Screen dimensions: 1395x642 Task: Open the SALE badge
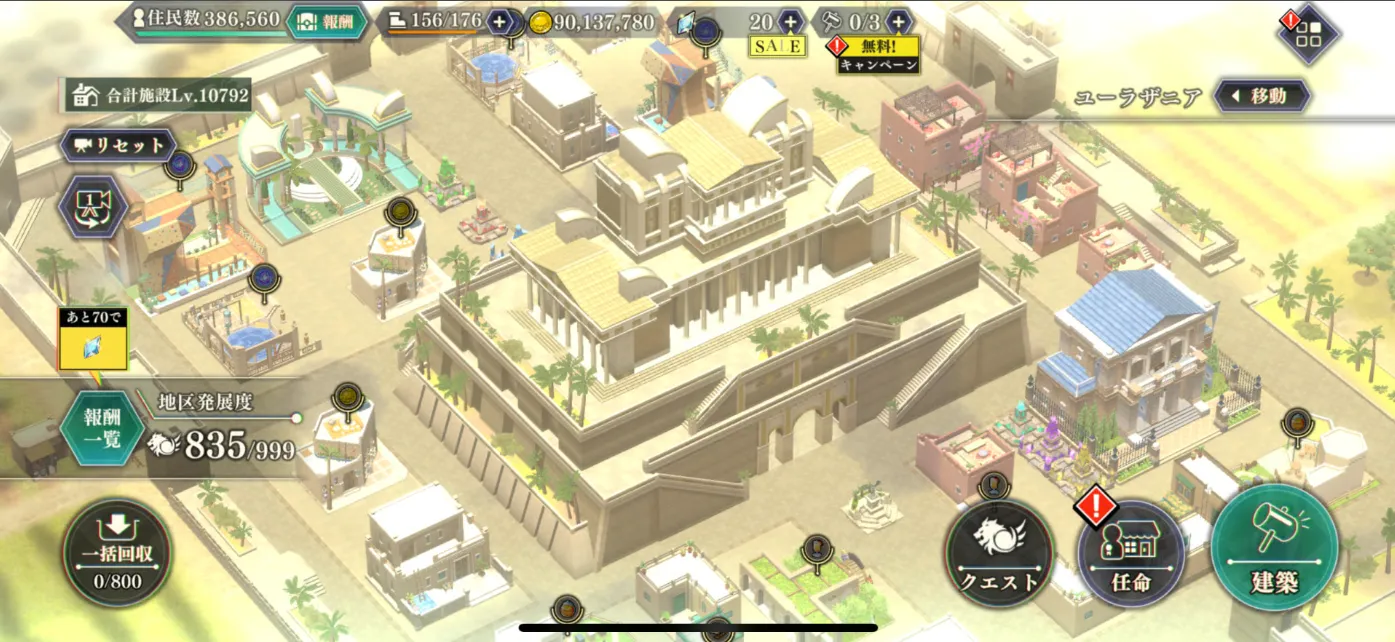click(777, 46)
